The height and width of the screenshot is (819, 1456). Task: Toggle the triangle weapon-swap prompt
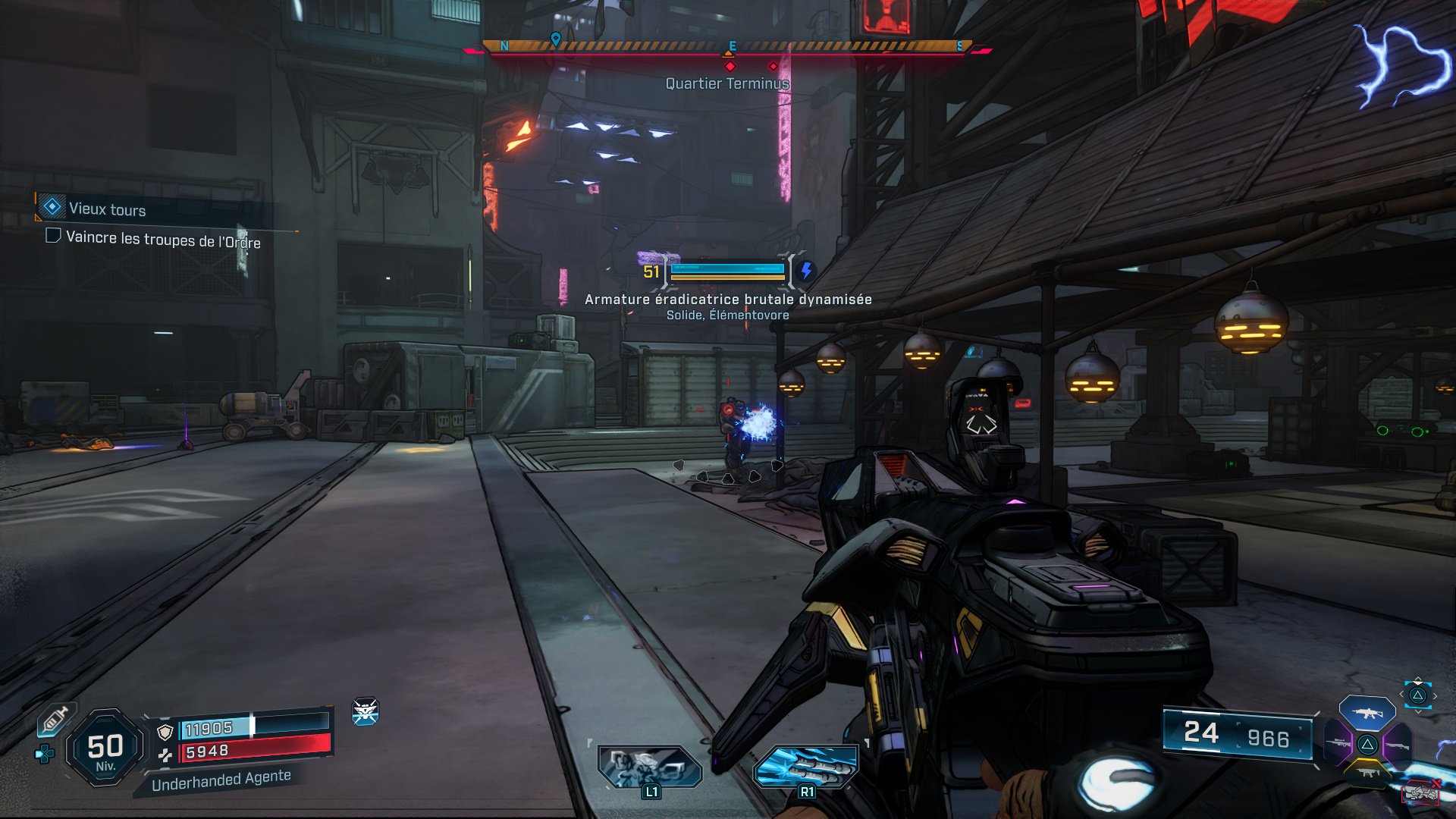1417,695
